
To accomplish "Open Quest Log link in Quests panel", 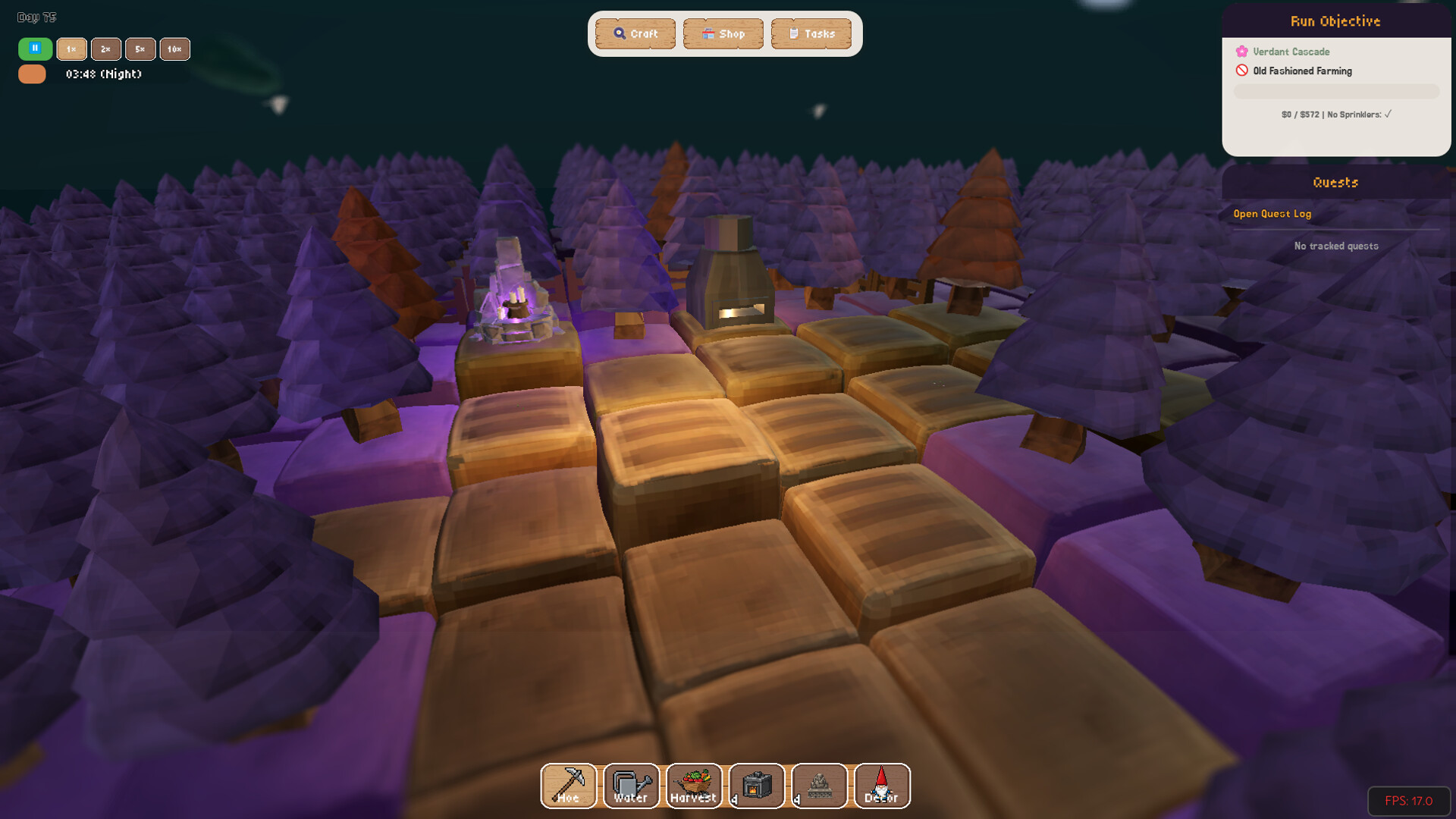I will coord(1272,214).
